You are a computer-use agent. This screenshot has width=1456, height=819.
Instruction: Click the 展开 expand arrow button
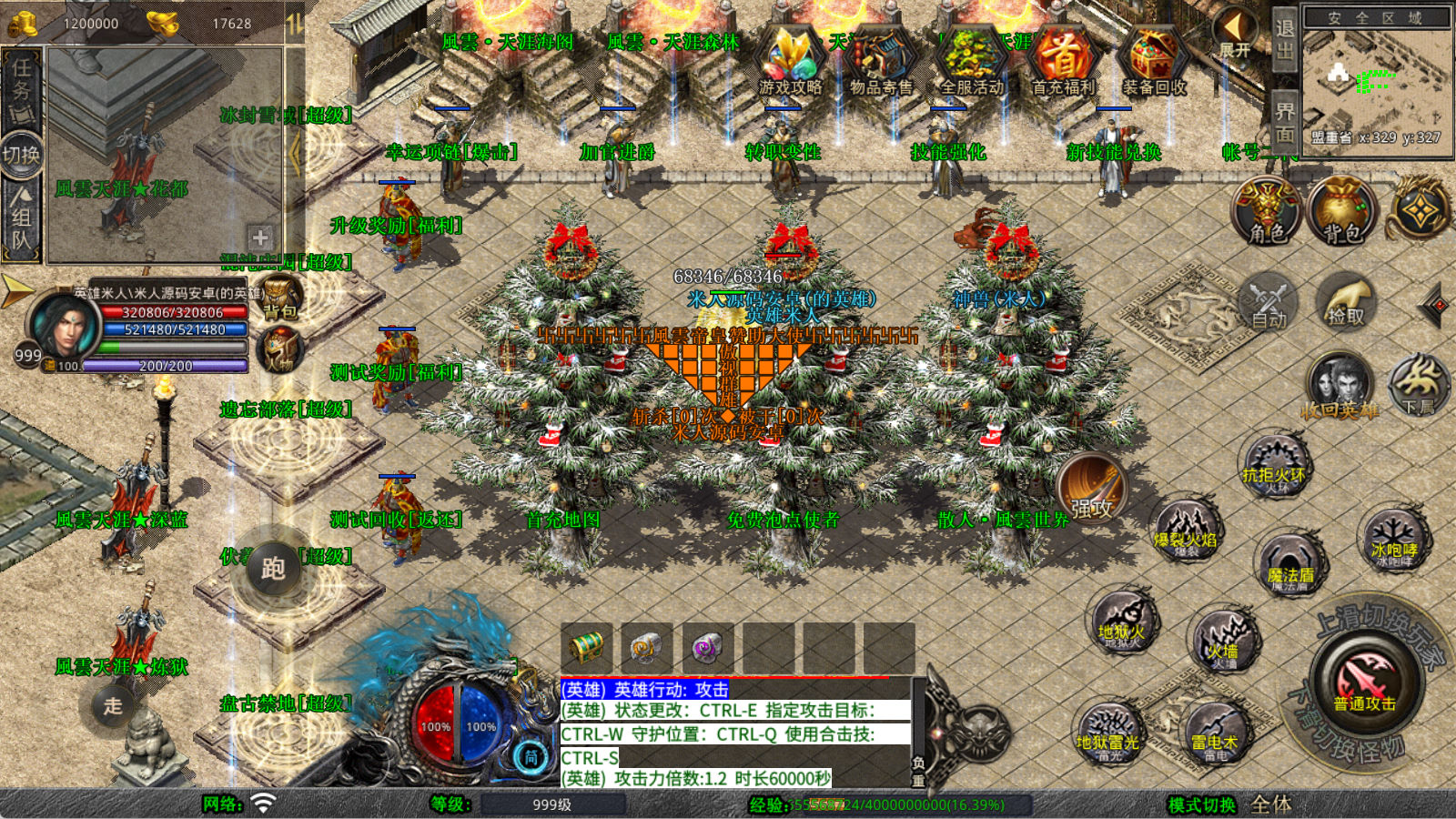click(x=1236, y=33)
